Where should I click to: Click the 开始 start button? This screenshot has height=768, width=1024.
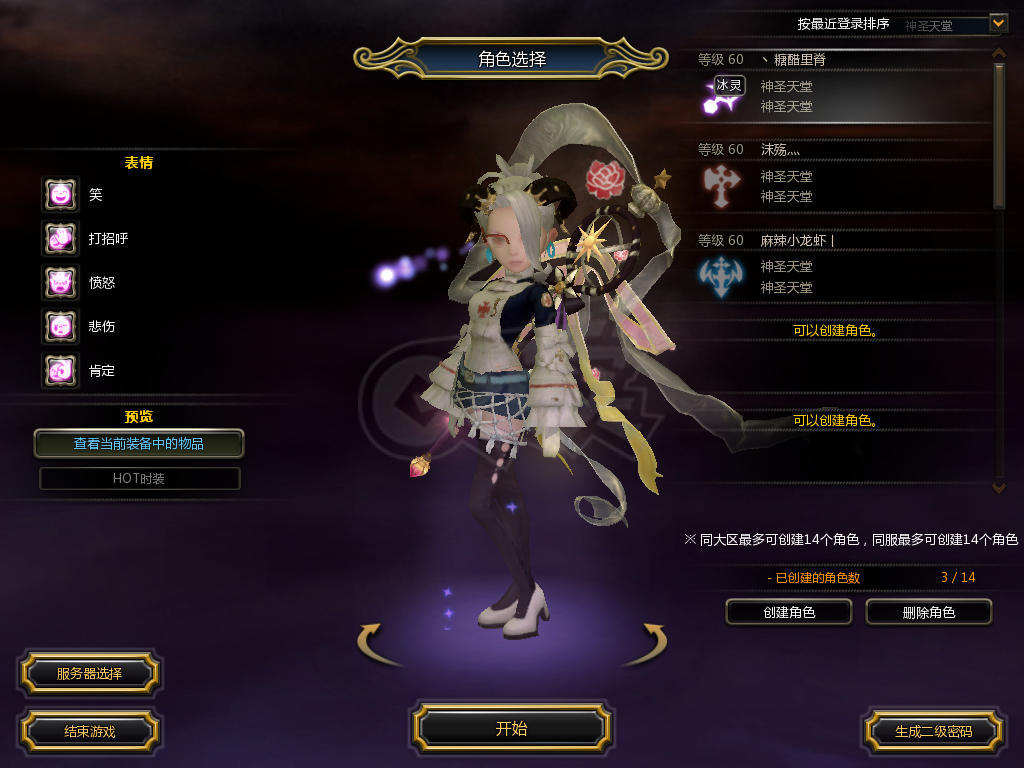coord(511,728)
